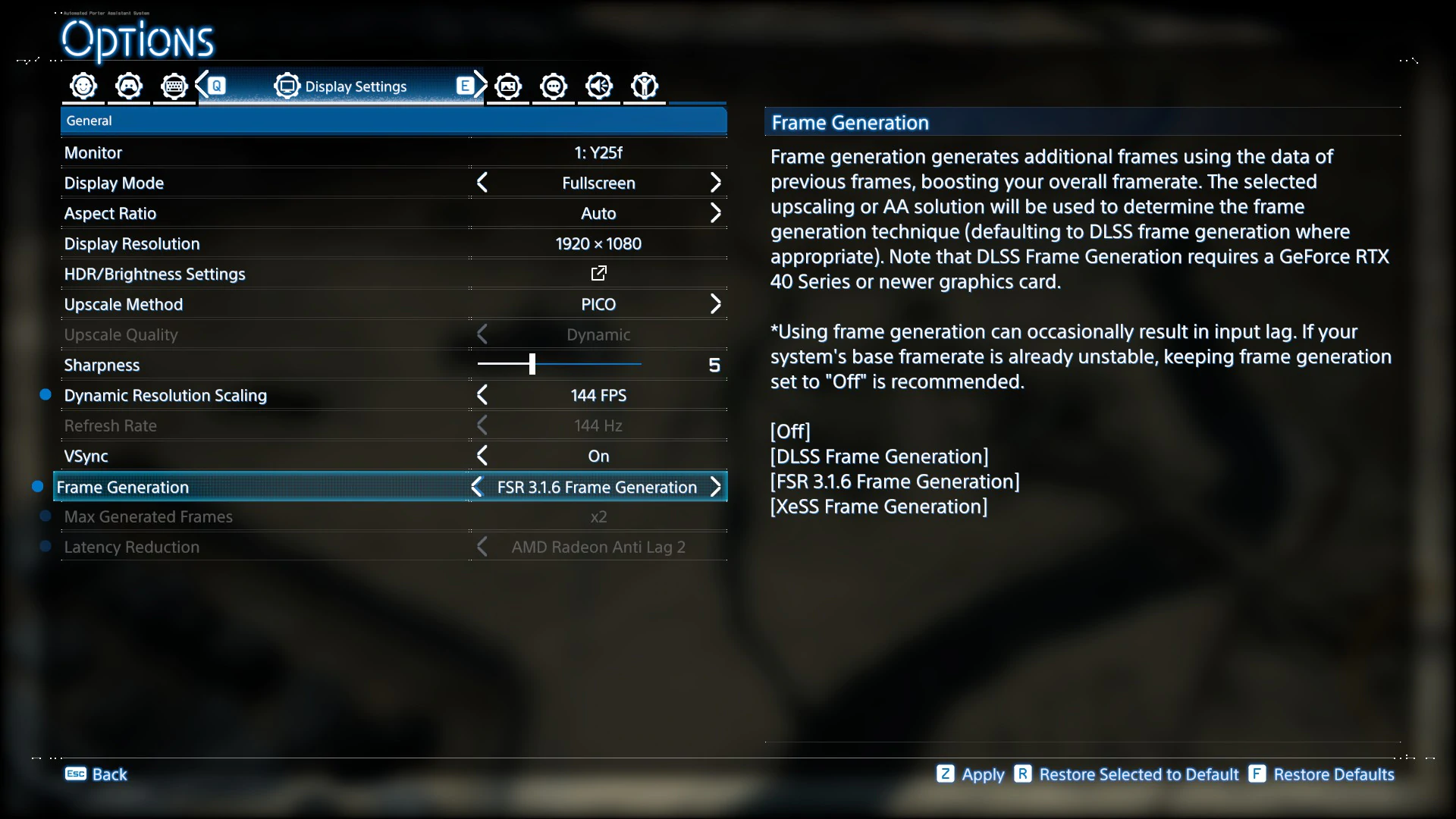Open the accessibility figure tab
This screenshot has width=1456, height=819.
(x=645, y=86)
